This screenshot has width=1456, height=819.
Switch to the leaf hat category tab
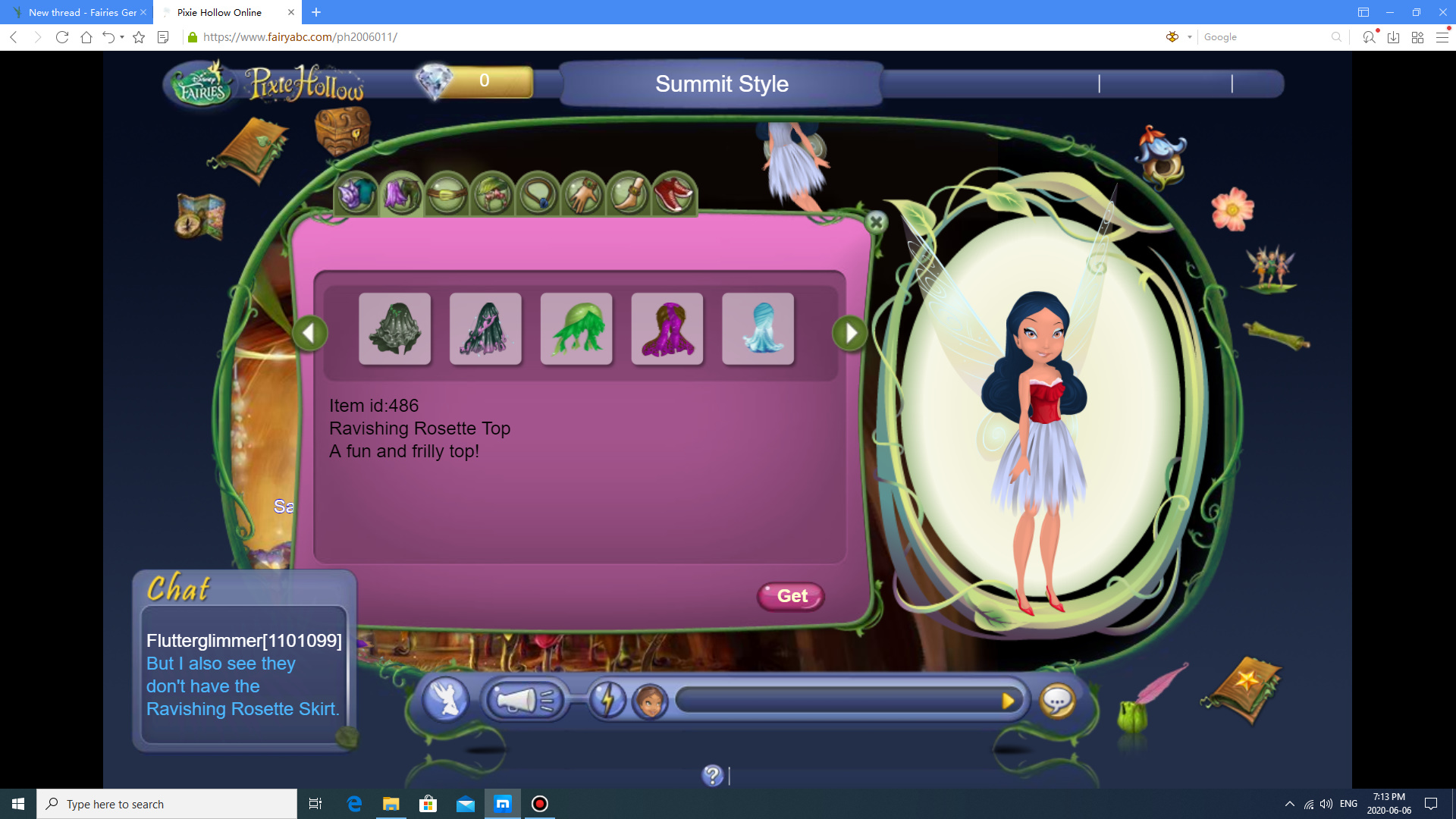pos(492,195)
